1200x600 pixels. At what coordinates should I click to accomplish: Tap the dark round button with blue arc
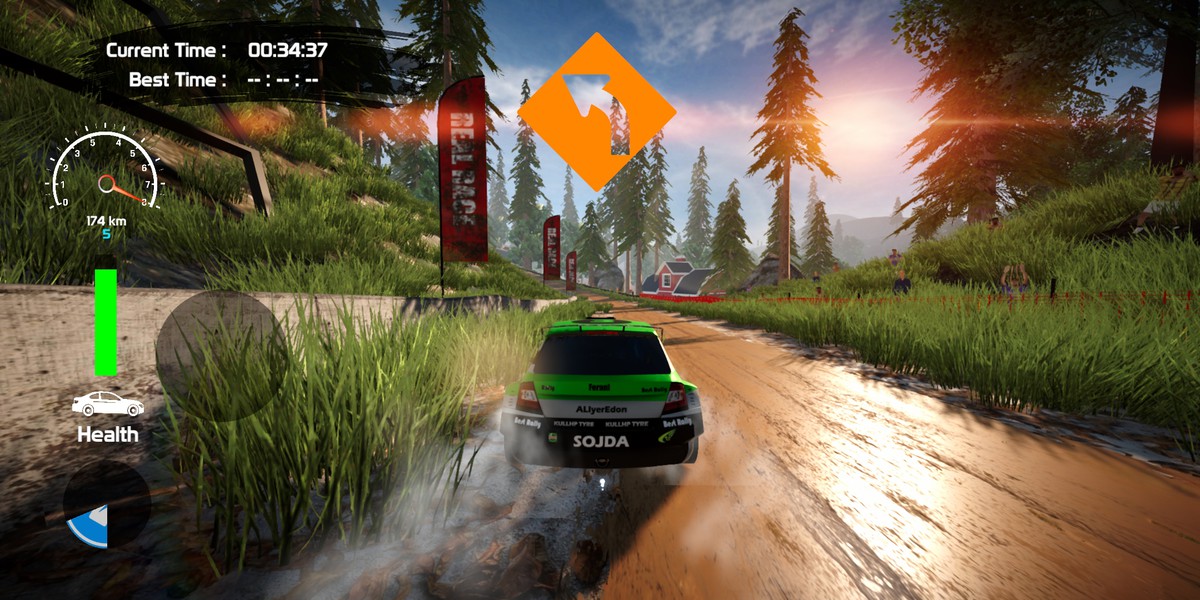pos(106,504)
